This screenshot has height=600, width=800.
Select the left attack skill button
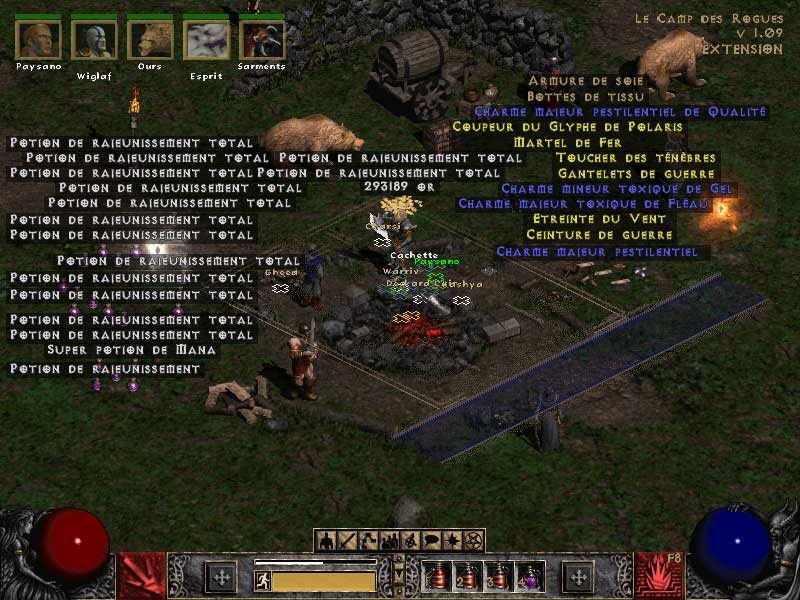[x=143, y=576]
